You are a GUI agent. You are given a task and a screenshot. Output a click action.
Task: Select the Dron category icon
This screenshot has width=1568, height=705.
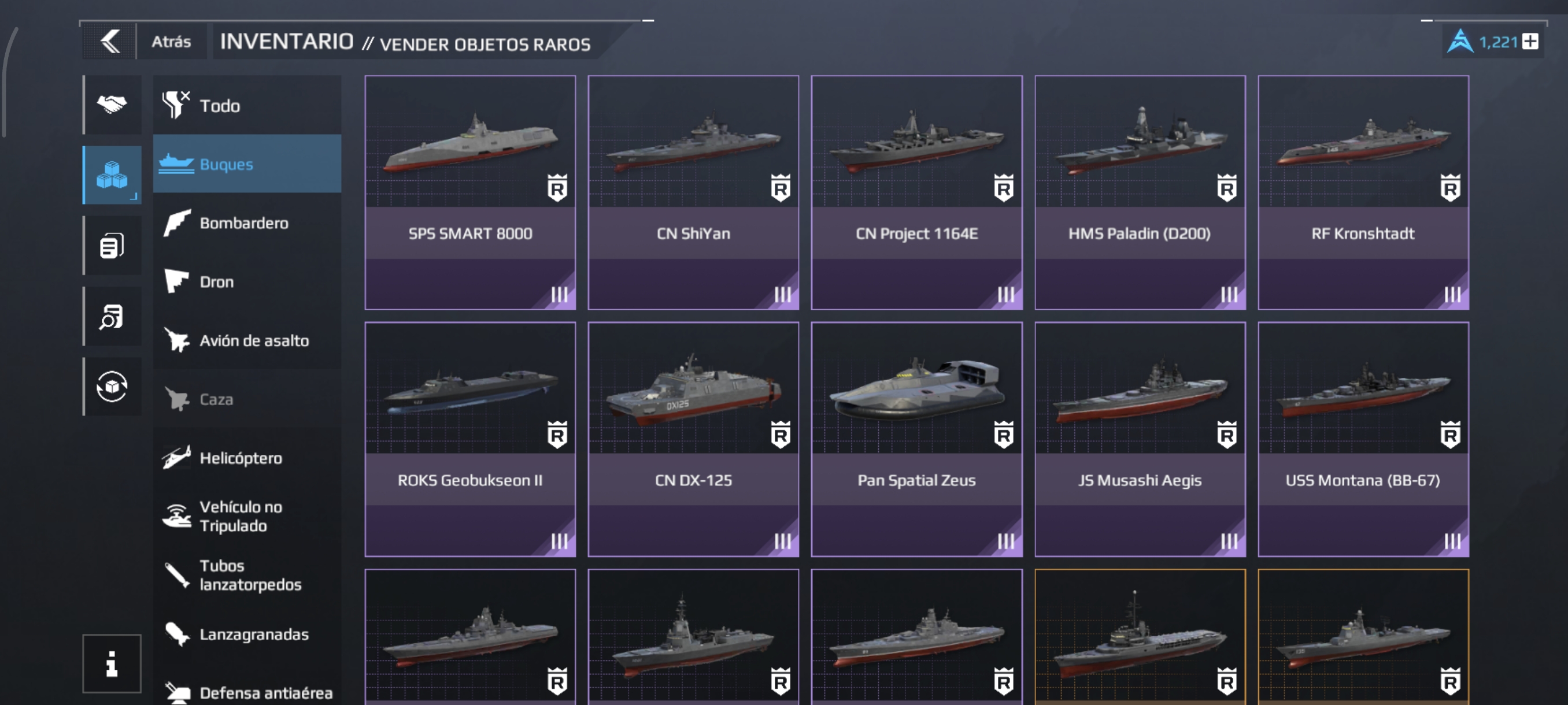(177, 281)
